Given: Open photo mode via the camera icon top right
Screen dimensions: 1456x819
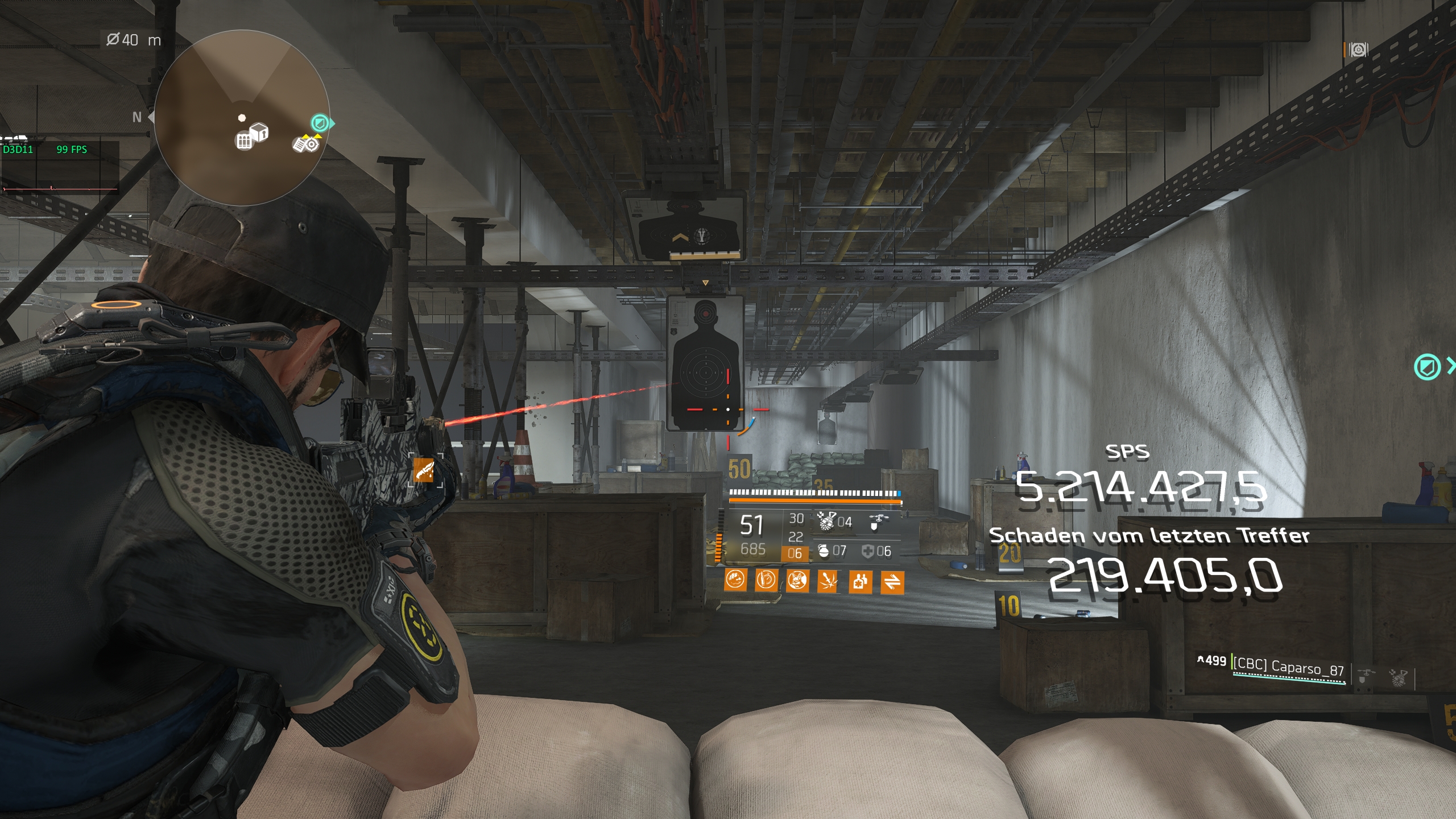Looking at the screenshot, I should (1359, 49).
